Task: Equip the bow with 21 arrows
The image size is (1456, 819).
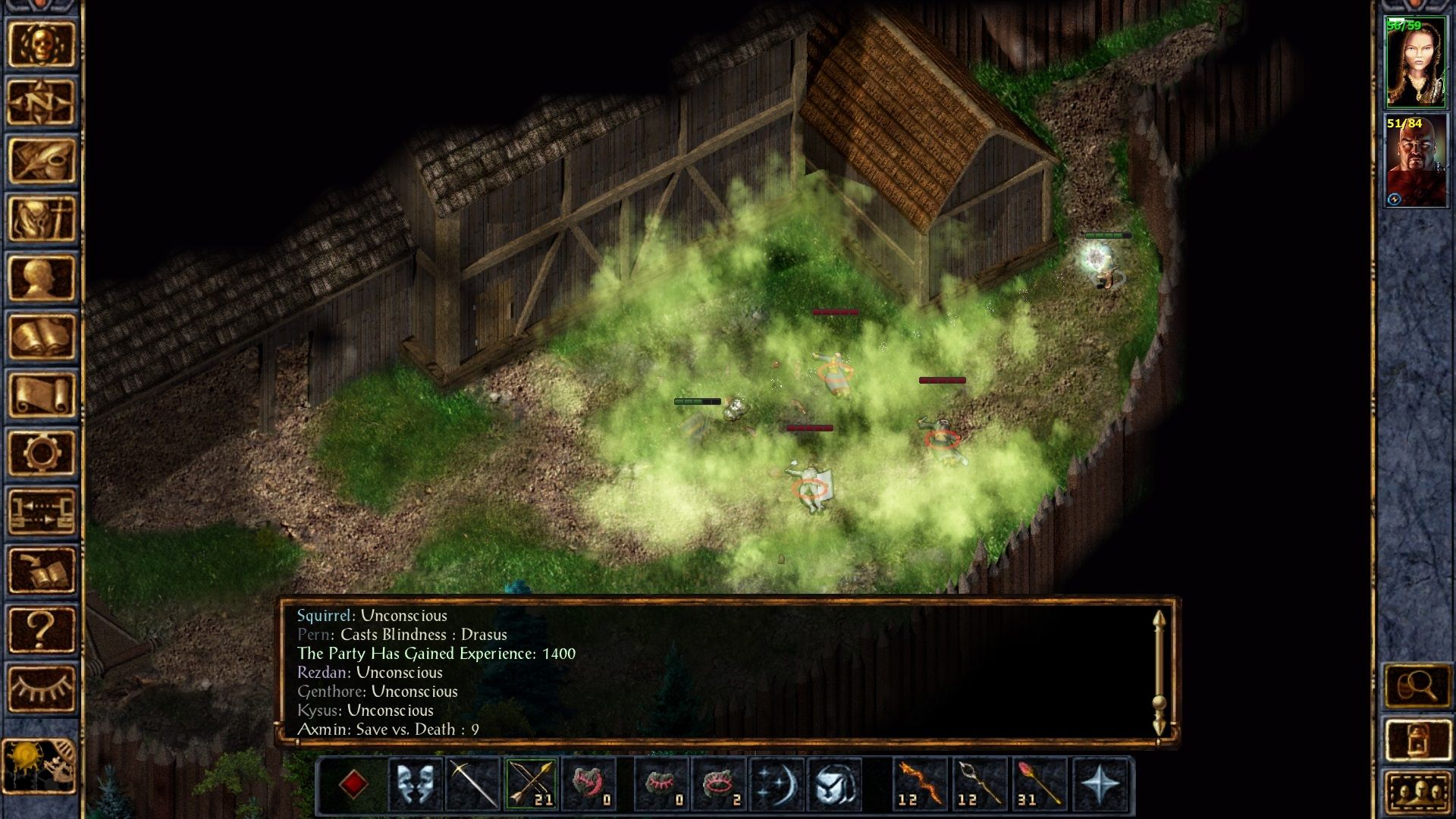Action: pos(531,783)
